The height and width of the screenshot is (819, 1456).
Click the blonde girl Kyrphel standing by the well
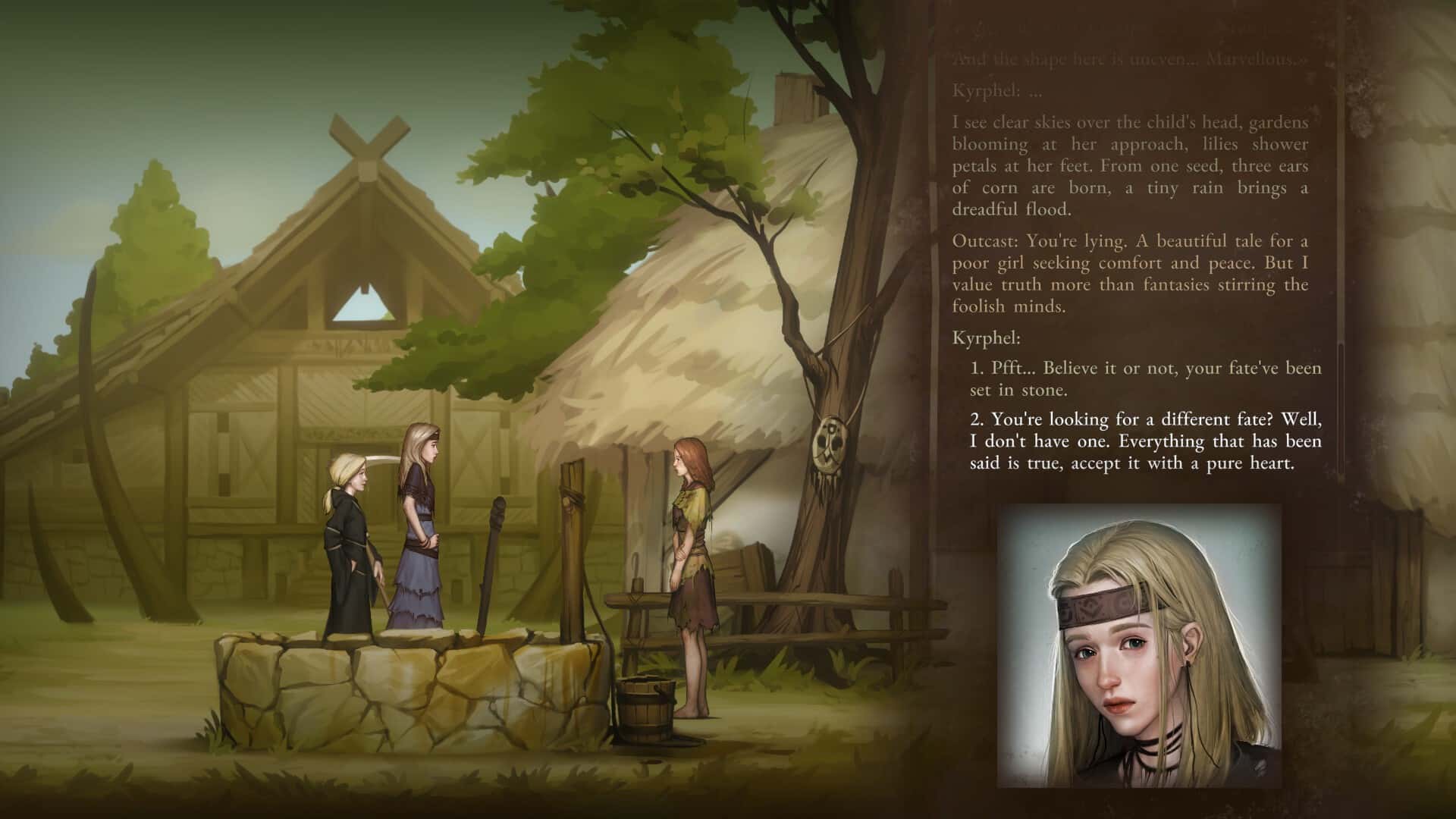click(x=420, y=531)
